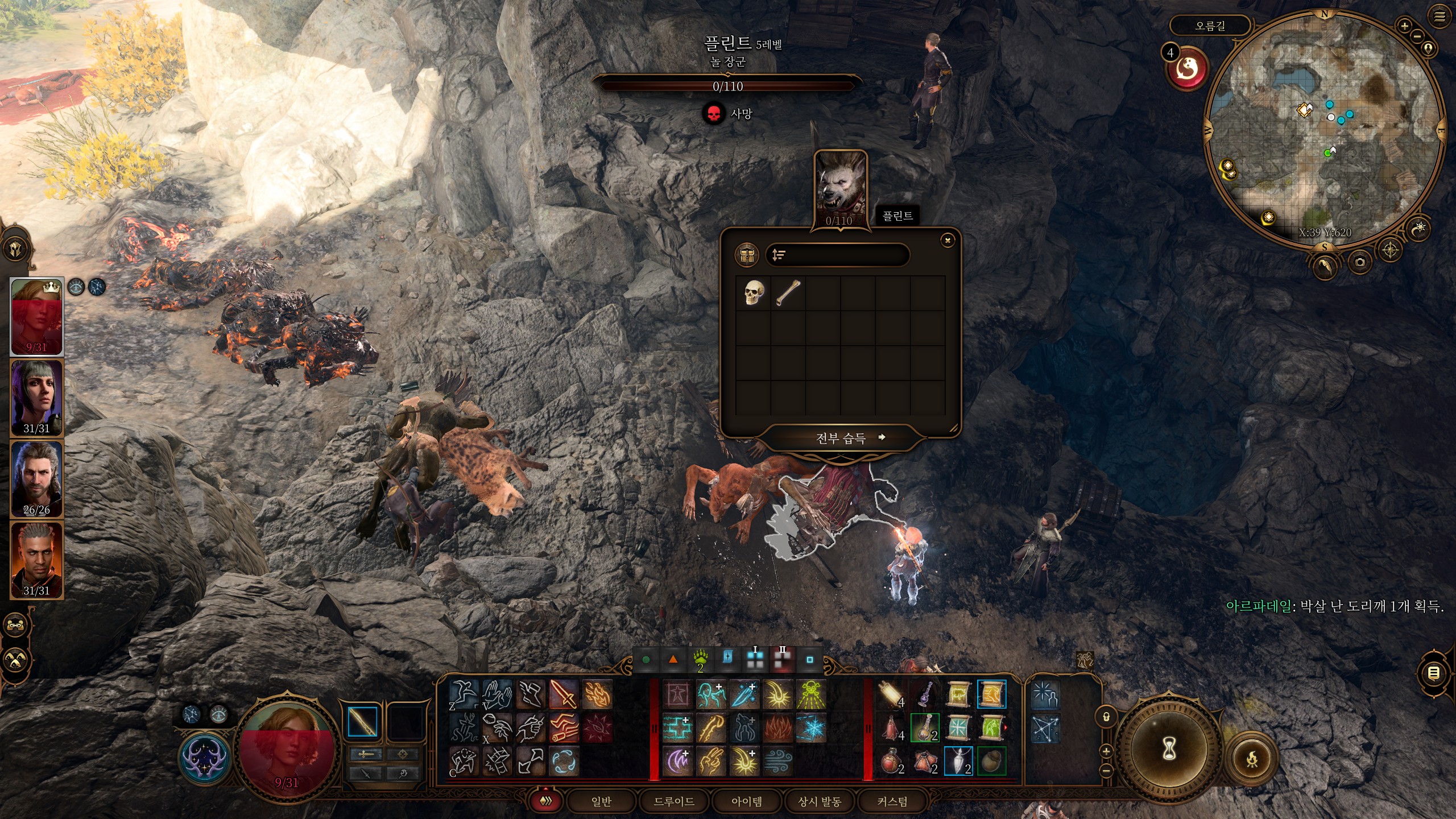Screen dimensions: 1456x819
Task: Select the green-haired party member portrait
Action: tap(36, 397)
